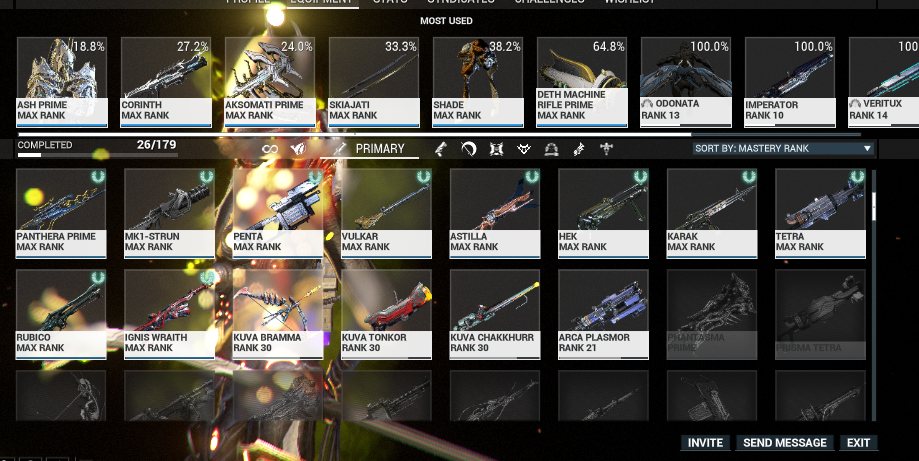Select the Karak rifle tile
Image resolution: width=919 pixels, height=461 pixels.
coord(711,212)
